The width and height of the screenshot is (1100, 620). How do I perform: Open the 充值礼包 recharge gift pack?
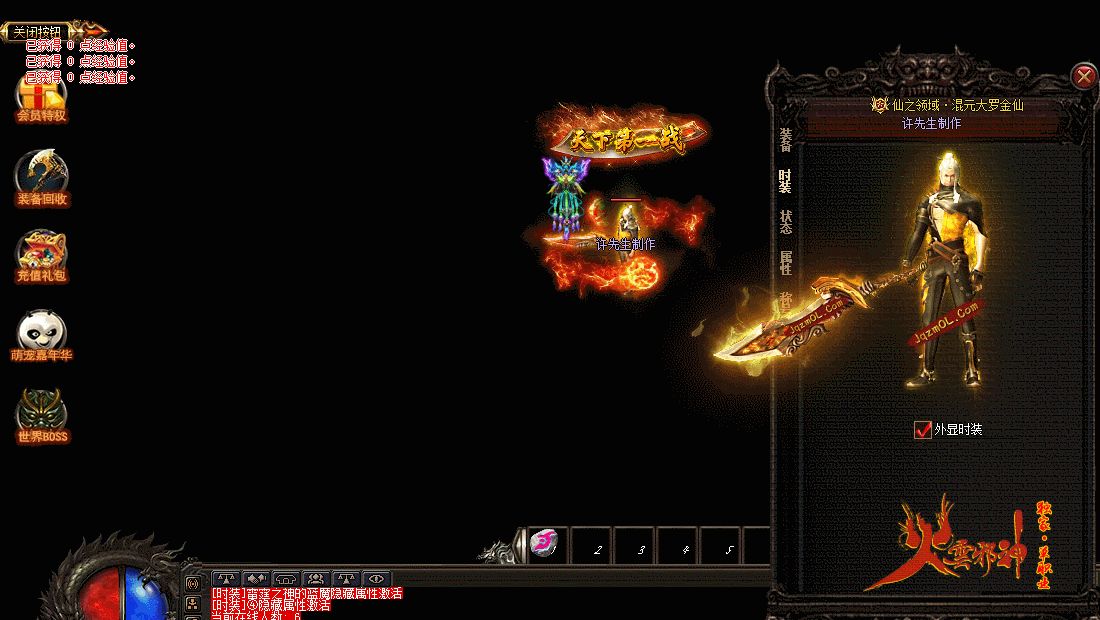point(41,257)
